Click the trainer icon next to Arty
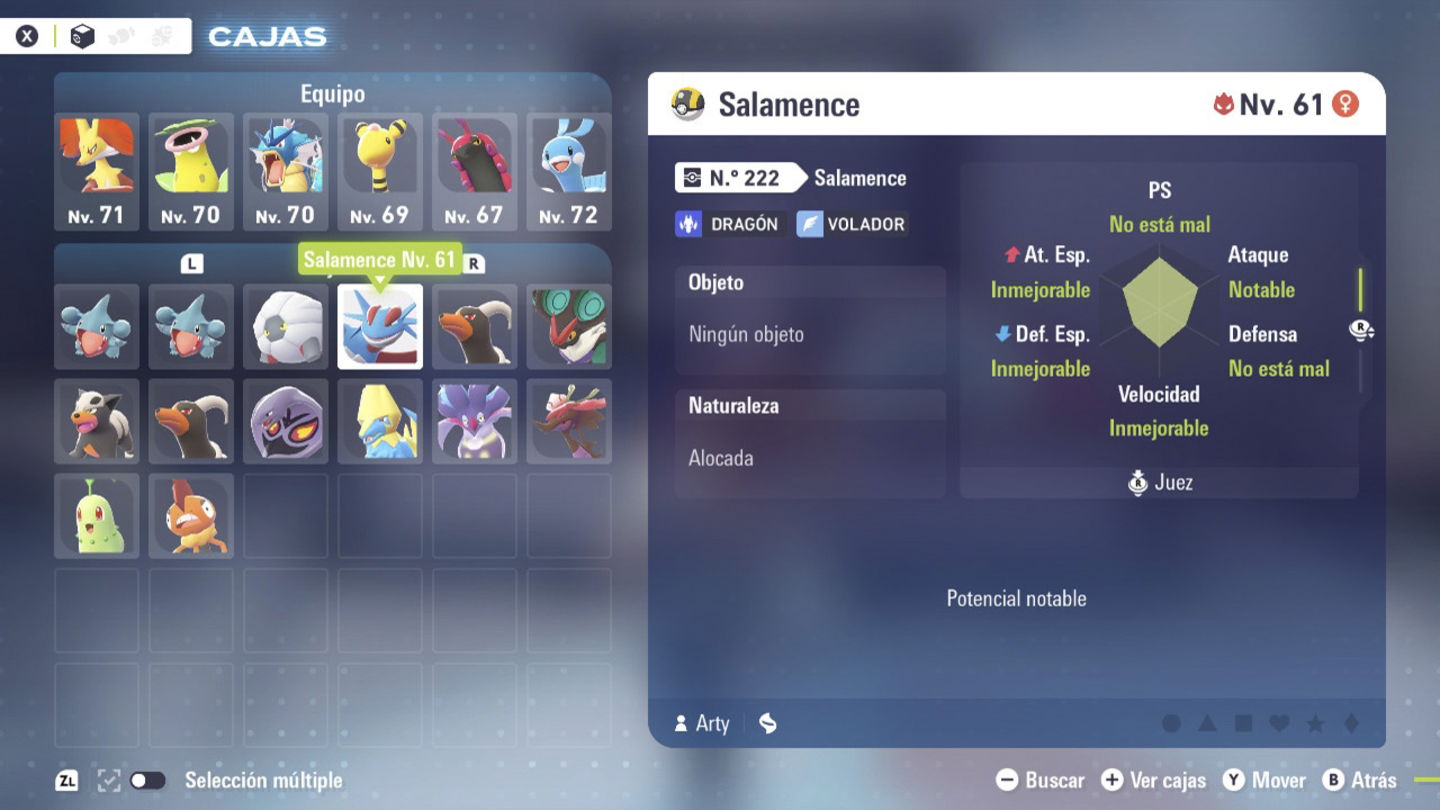The height and width of the screenshot is (810, 1440). (683, 723)
